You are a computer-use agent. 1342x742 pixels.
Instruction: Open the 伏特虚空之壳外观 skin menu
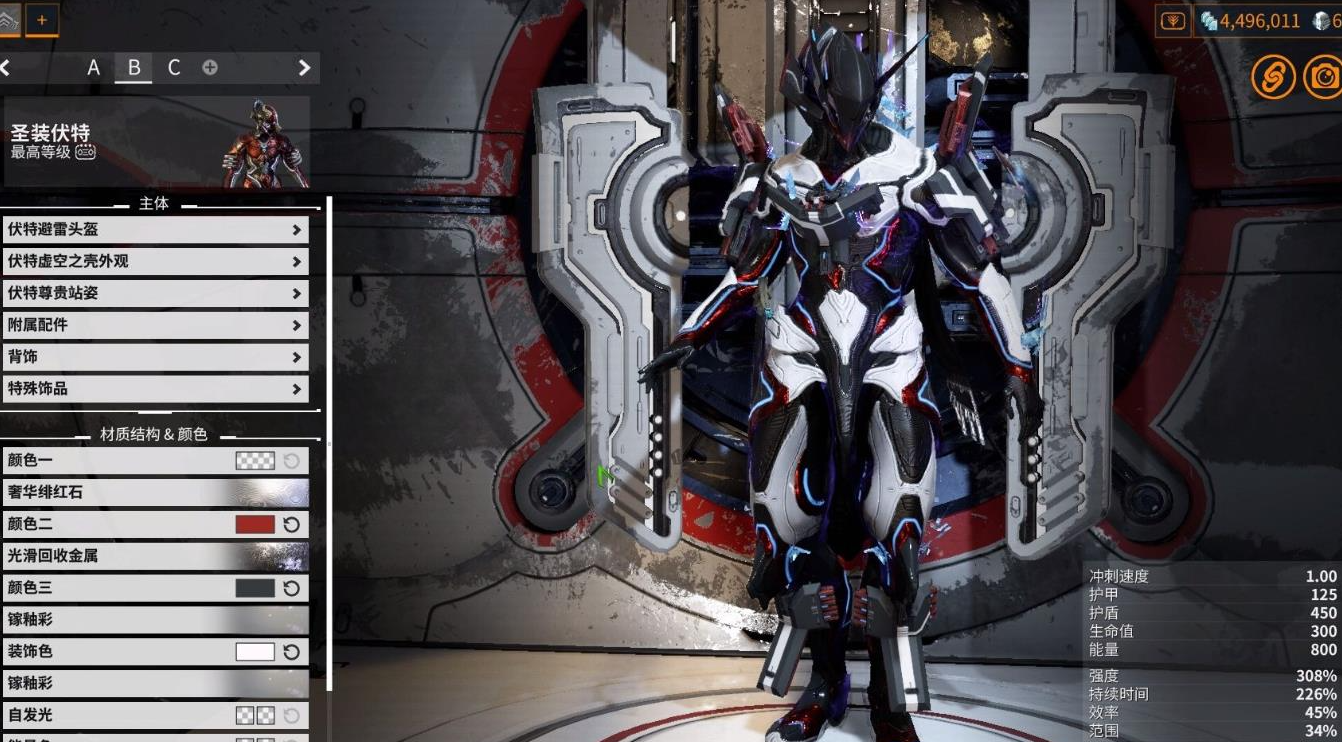click(155, 262)
